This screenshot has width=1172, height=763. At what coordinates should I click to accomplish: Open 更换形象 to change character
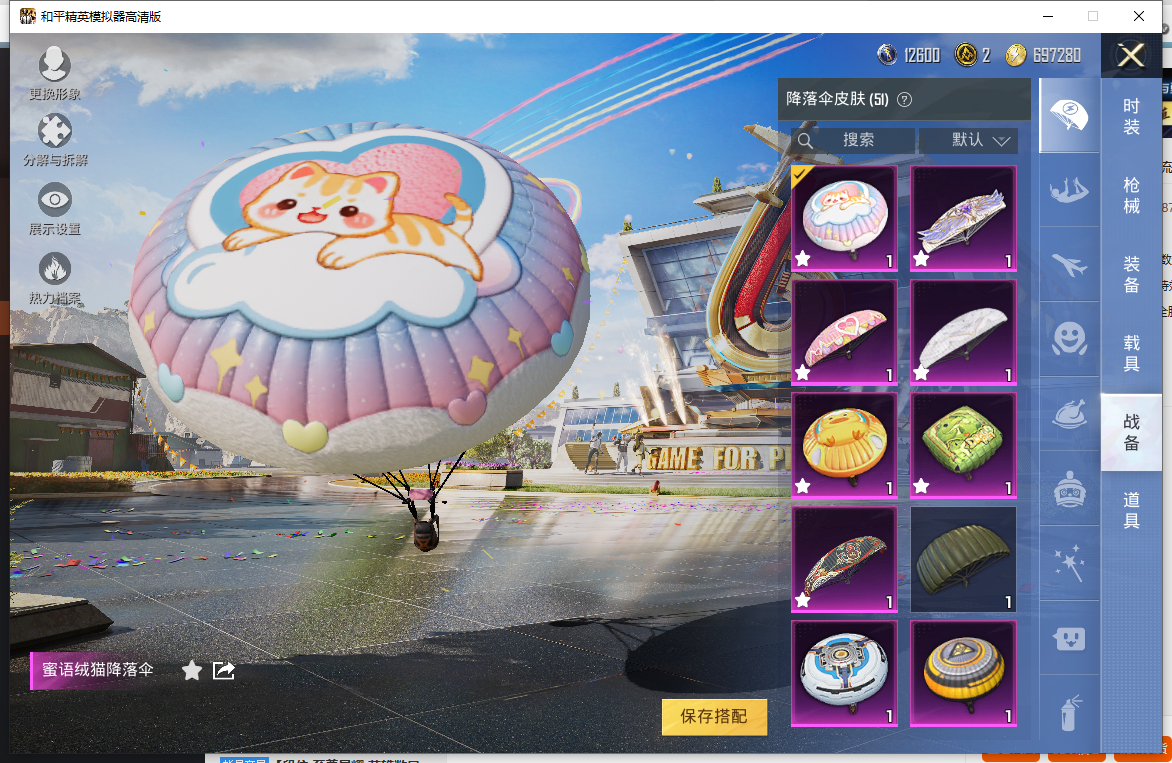[54, 70]
